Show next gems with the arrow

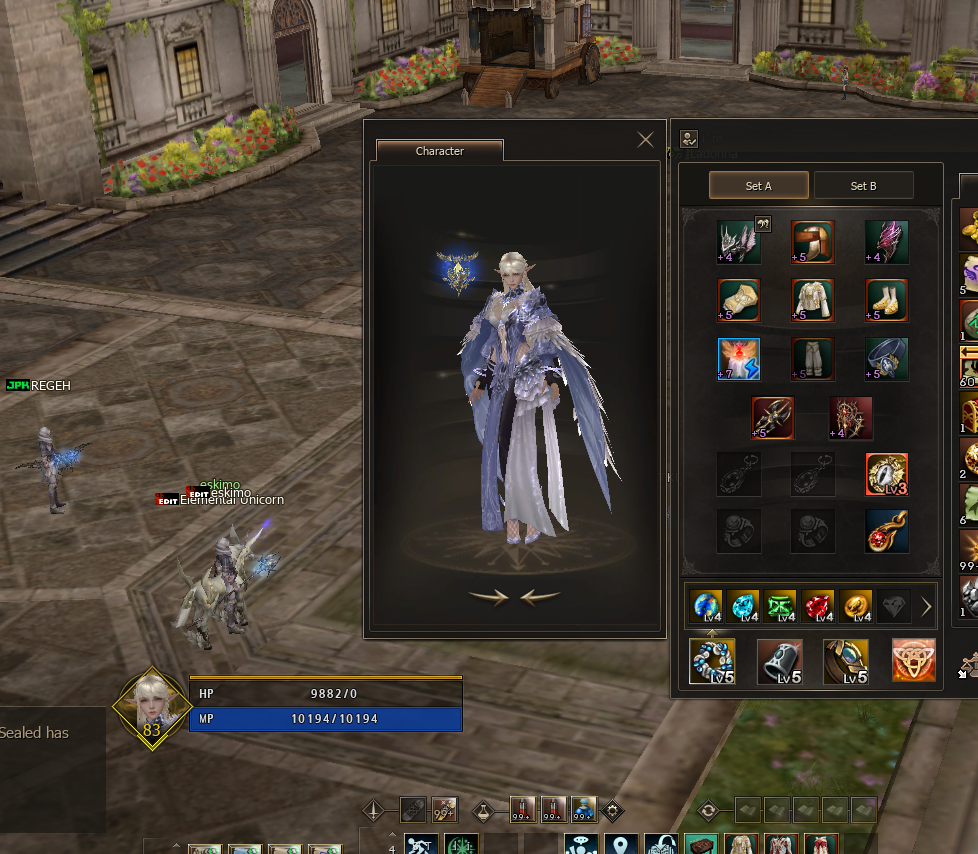pyautogui.click(x=926, y=606)
